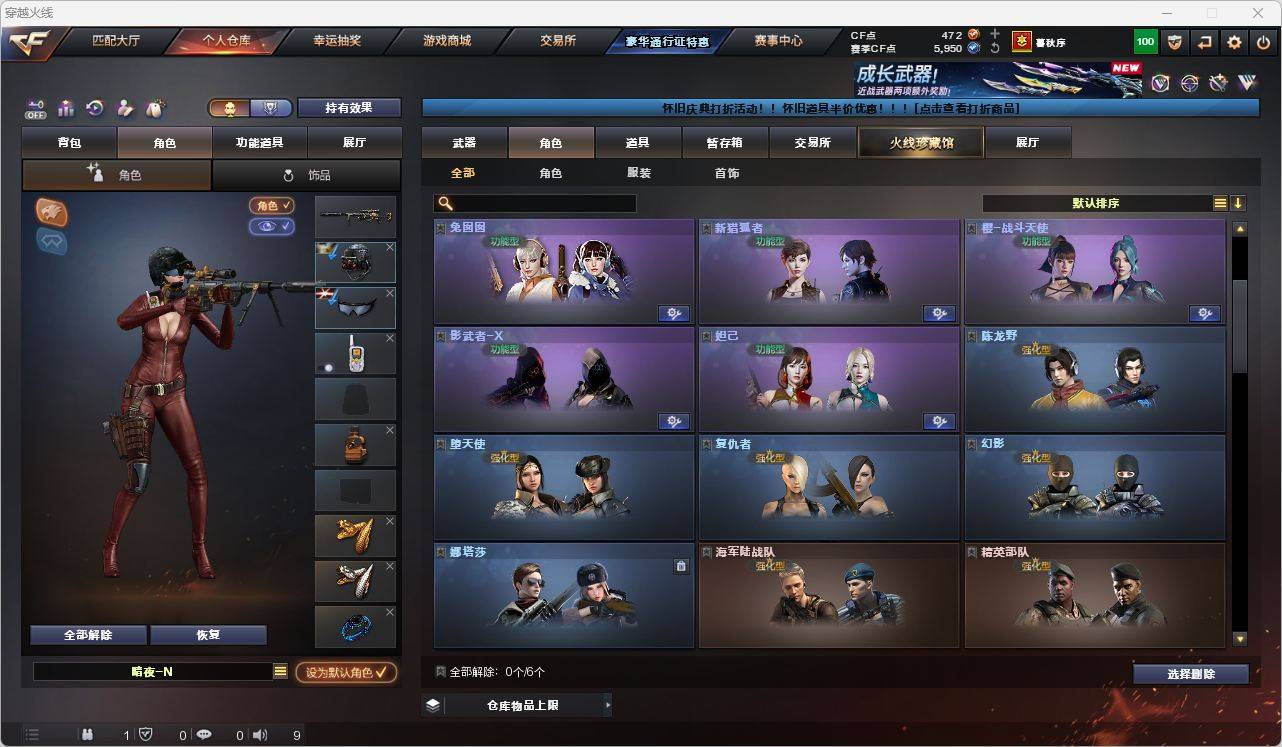Click the friends icon in the bottom status bar
Image resolution: width=1282 pixels, height=747 pixels.
[x=89, y=735]
